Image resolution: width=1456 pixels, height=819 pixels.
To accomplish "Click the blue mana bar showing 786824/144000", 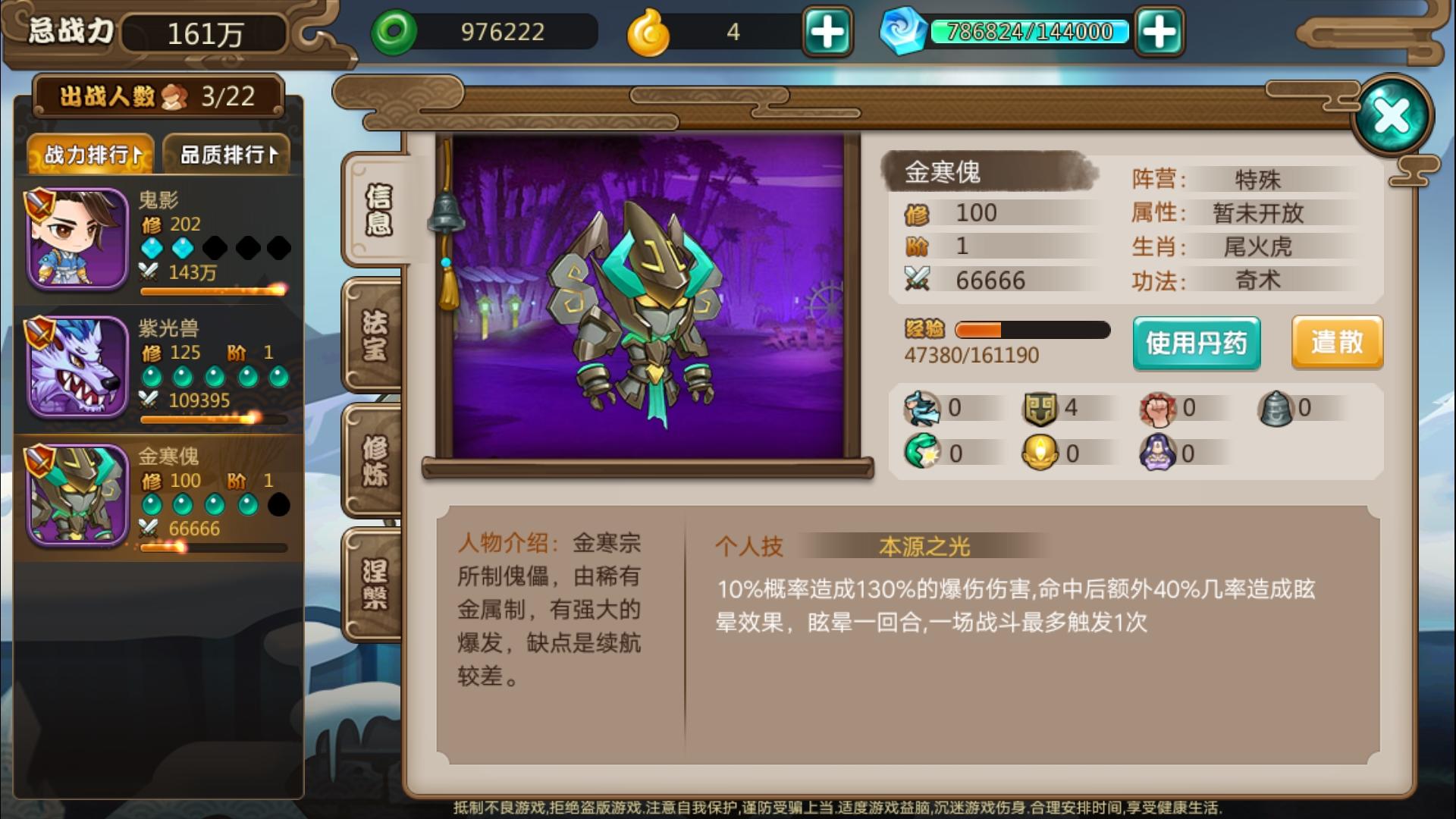I will tap(1031, 32).
